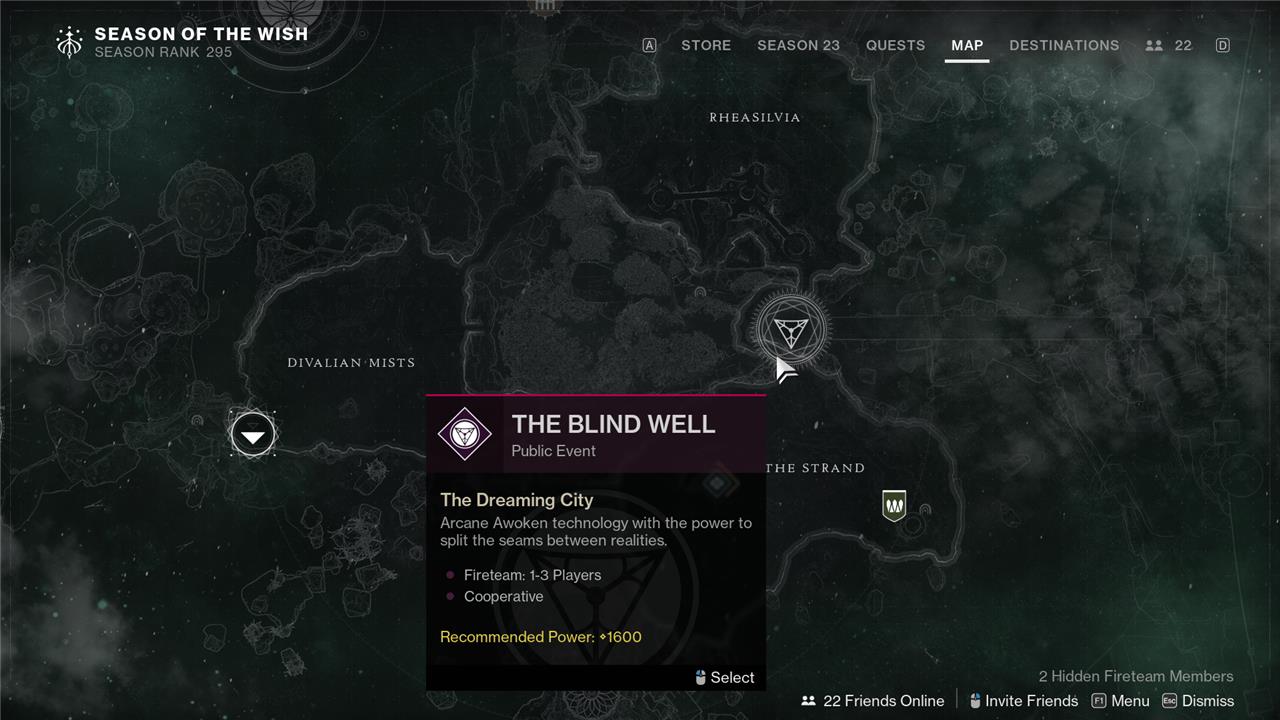Go to the Destinations tab
1280x720 pixels.
point(1064,45)
